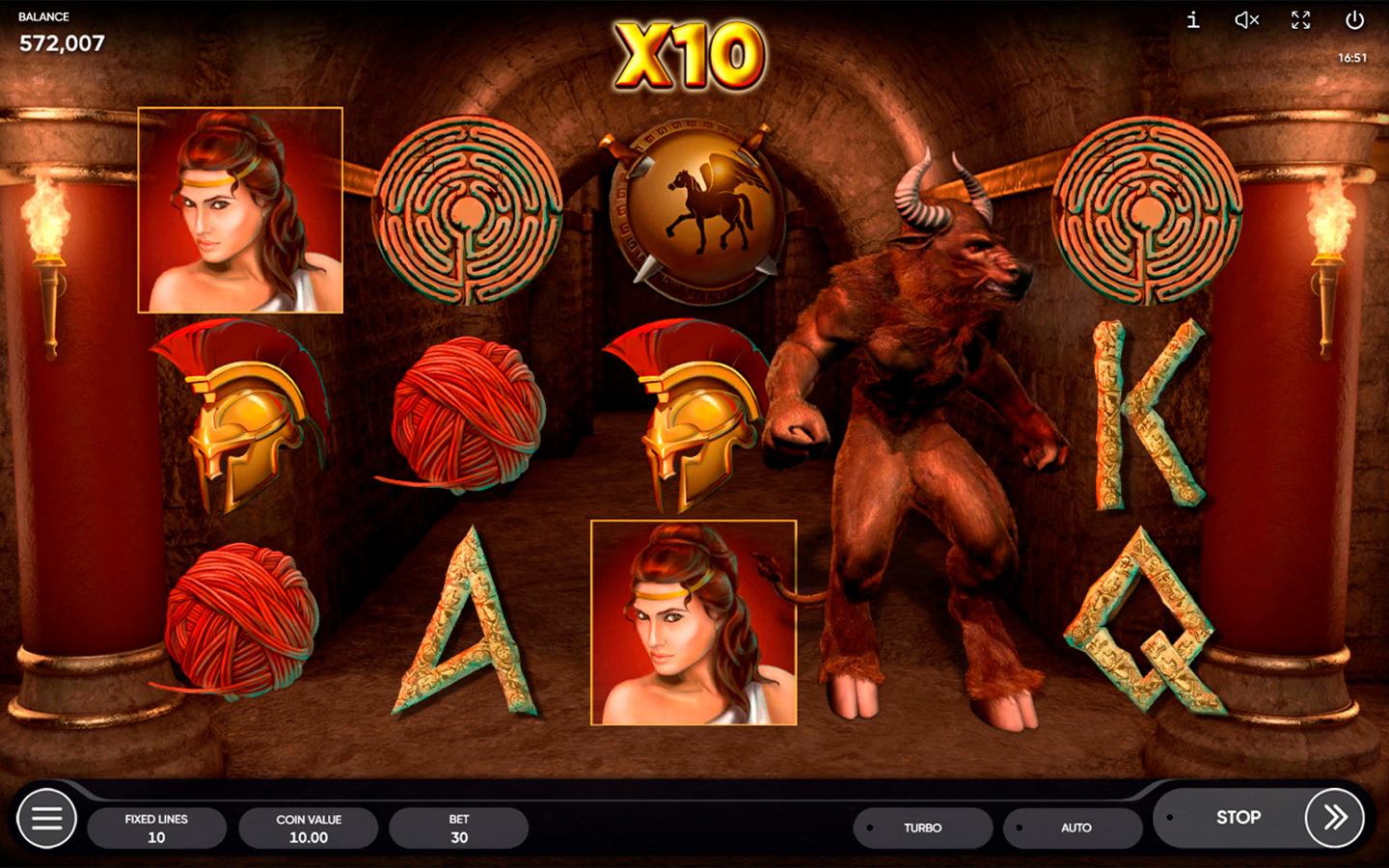
Task: Open the Fixed Lines selector
Action: pos(157,827)
